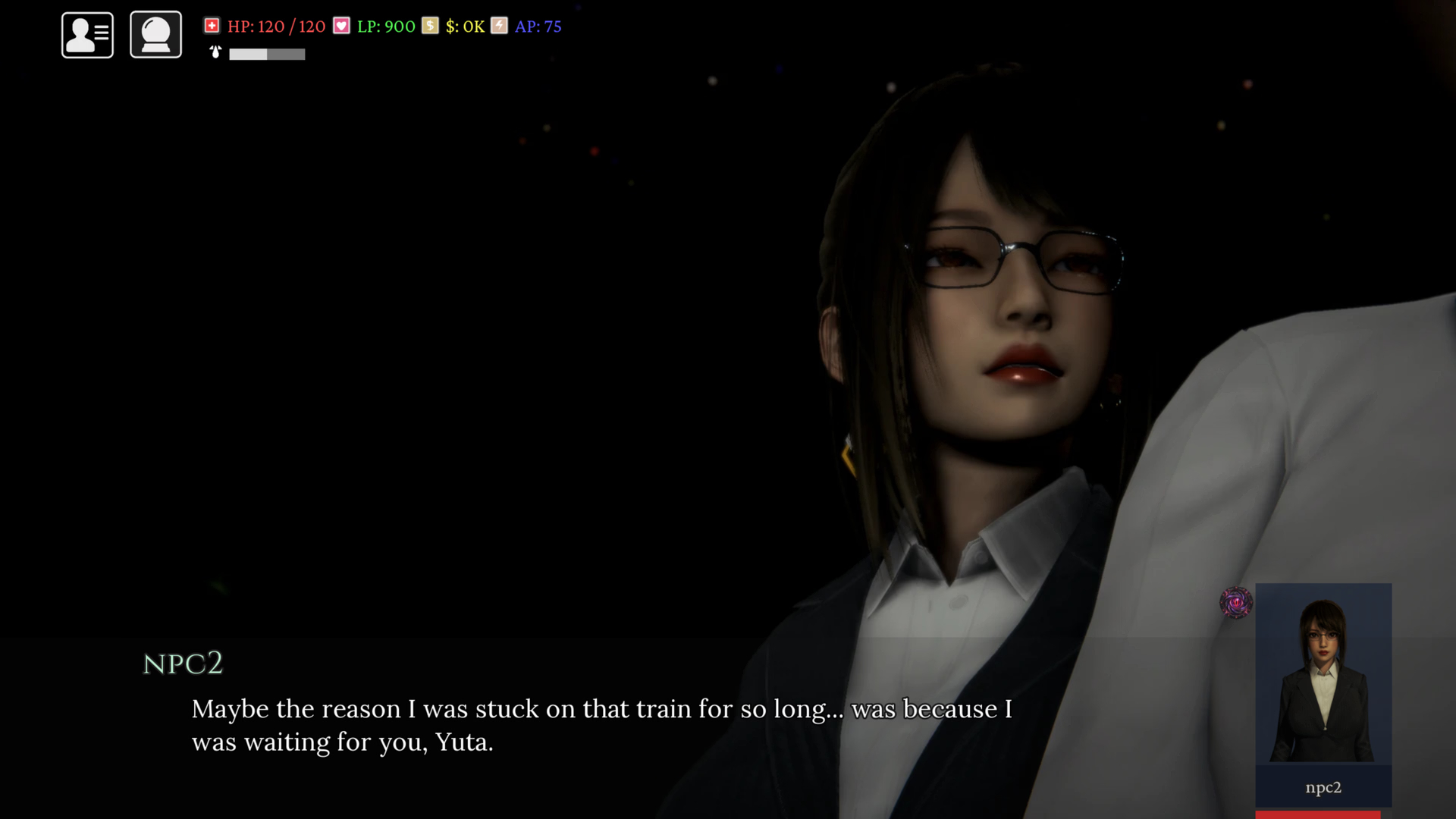Click the purple swirl emblem beside portrait

click(x=1235, y=603)
